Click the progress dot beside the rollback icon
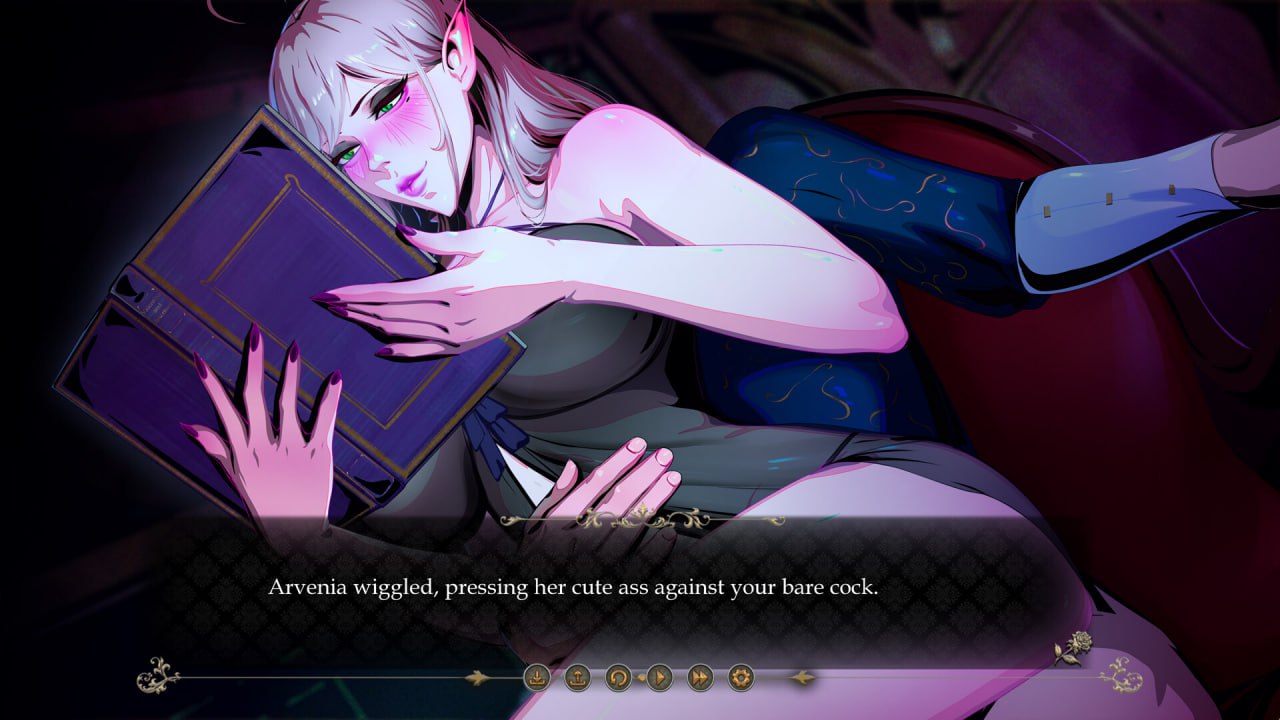This screenshot has height=720, width=1280. (643, 677)
